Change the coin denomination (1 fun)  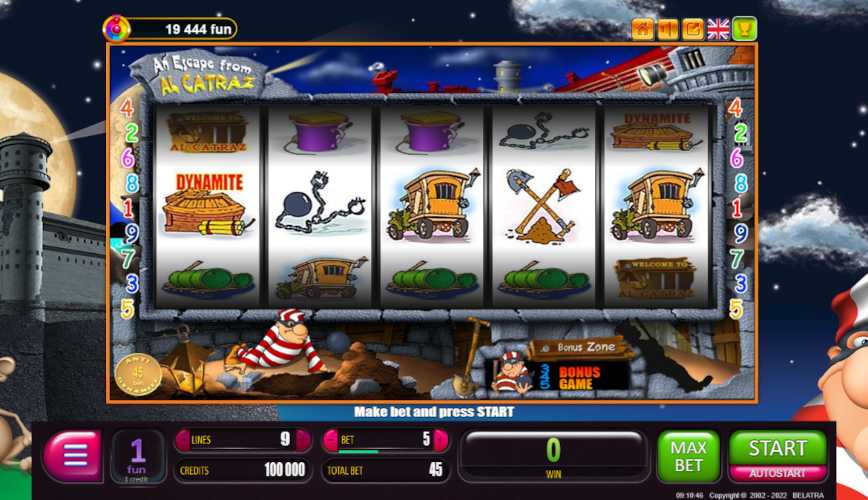(x=138, y=457)
